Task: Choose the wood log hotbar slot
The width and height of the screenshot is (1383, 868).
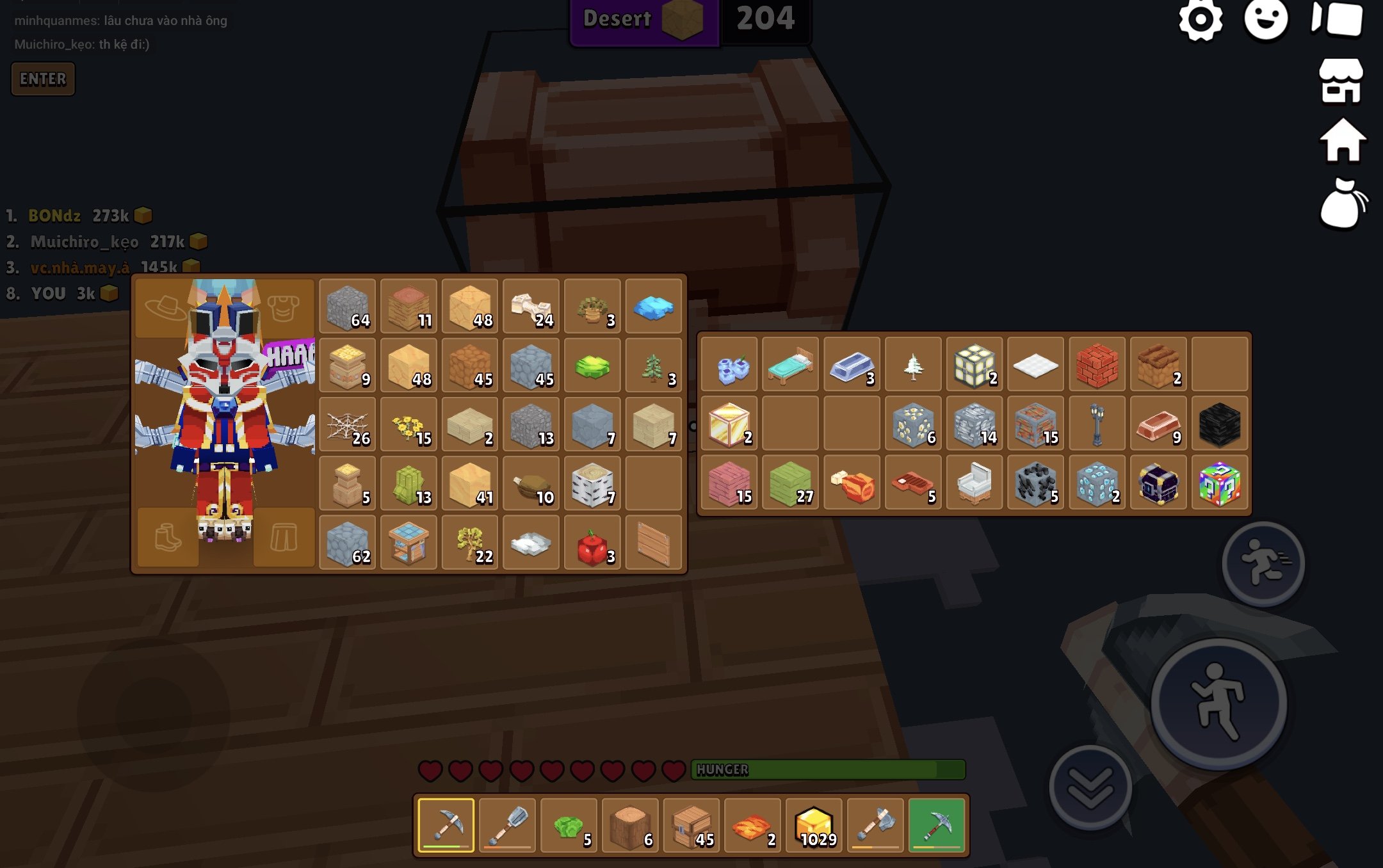Action: pyautogui.click(x=631, y=826)
